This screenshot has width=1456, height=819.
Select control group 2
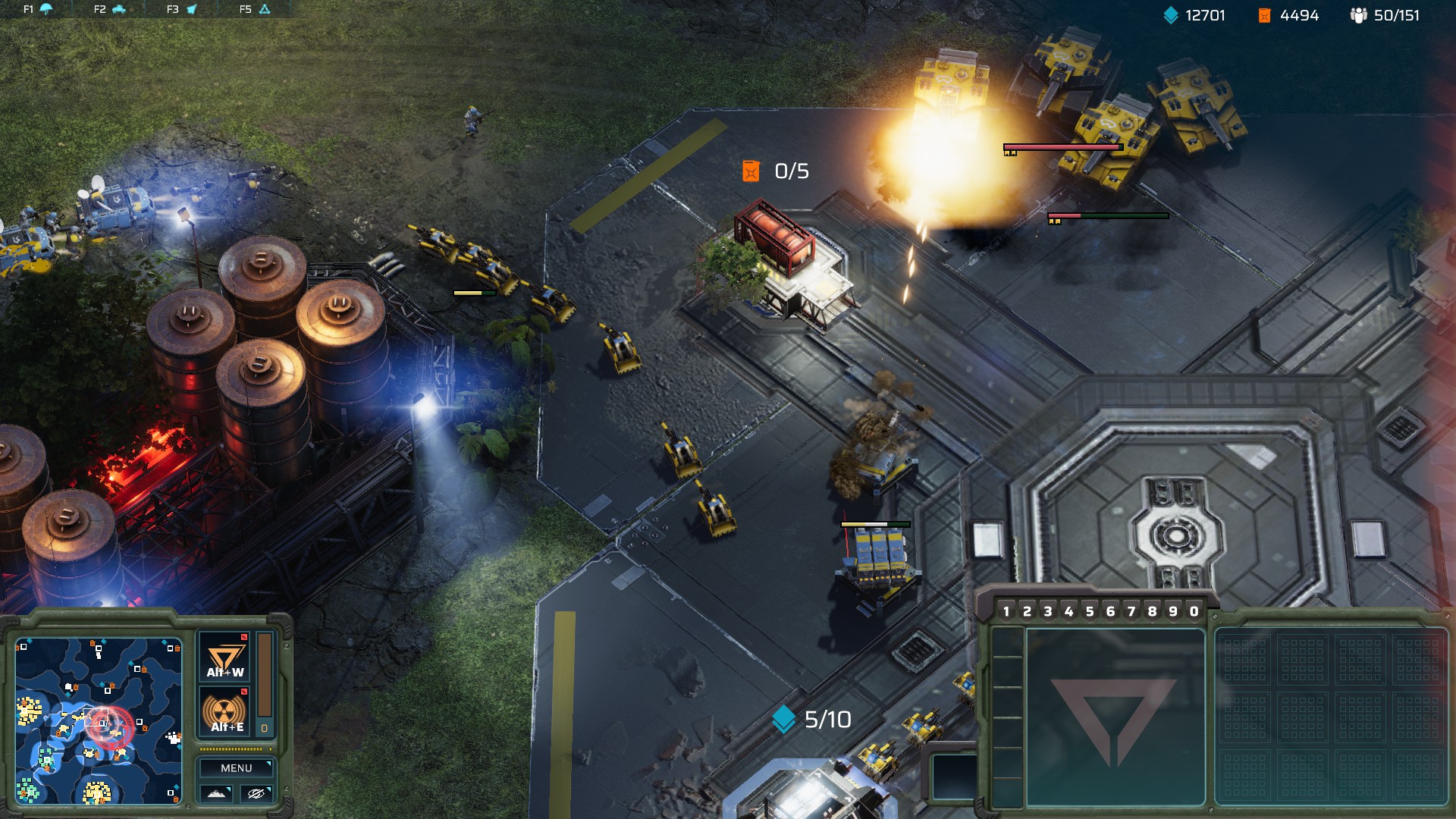point(1028,611)
